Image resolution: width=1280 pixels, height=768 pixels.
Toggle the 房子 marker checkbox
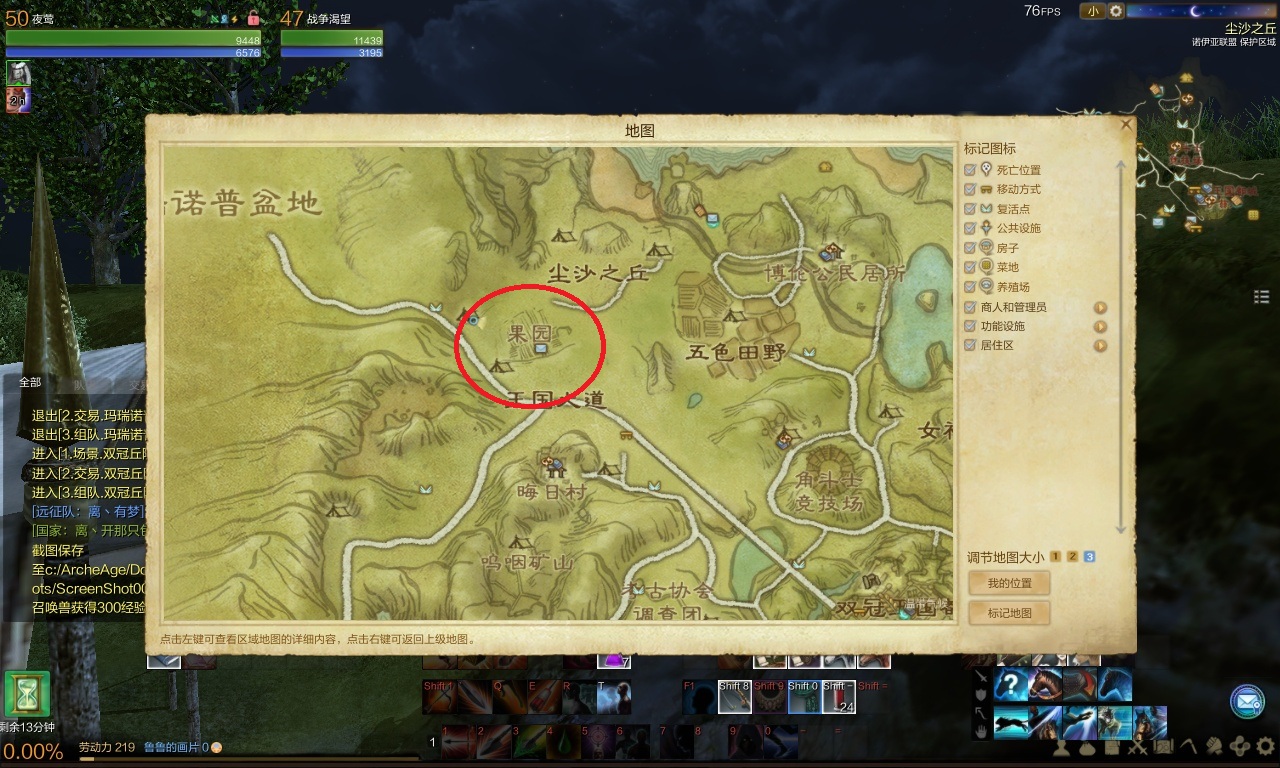pyautogui.click(x=970, y=248)
